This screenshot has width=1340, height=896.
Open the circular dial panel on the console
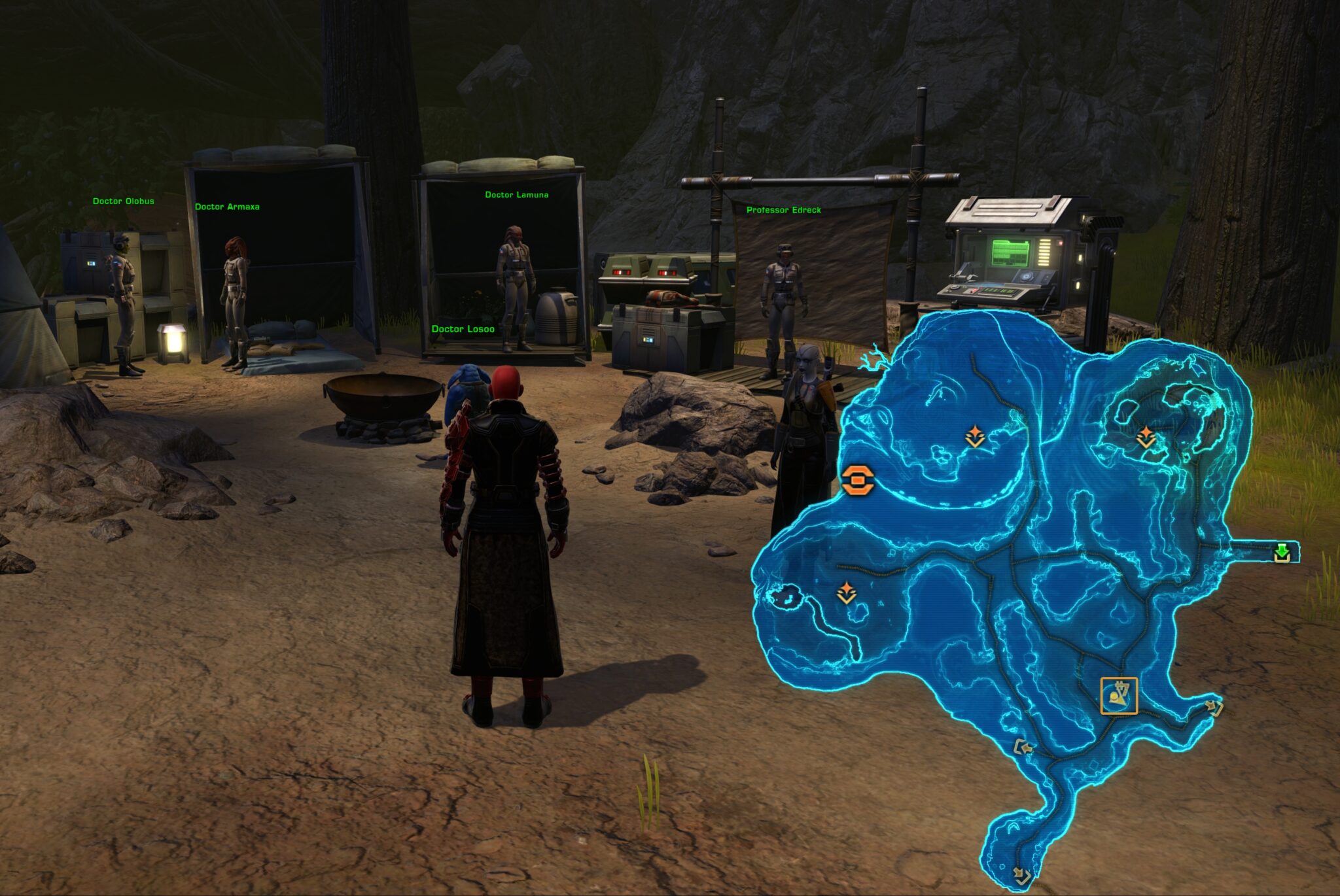click(1026, 277)
